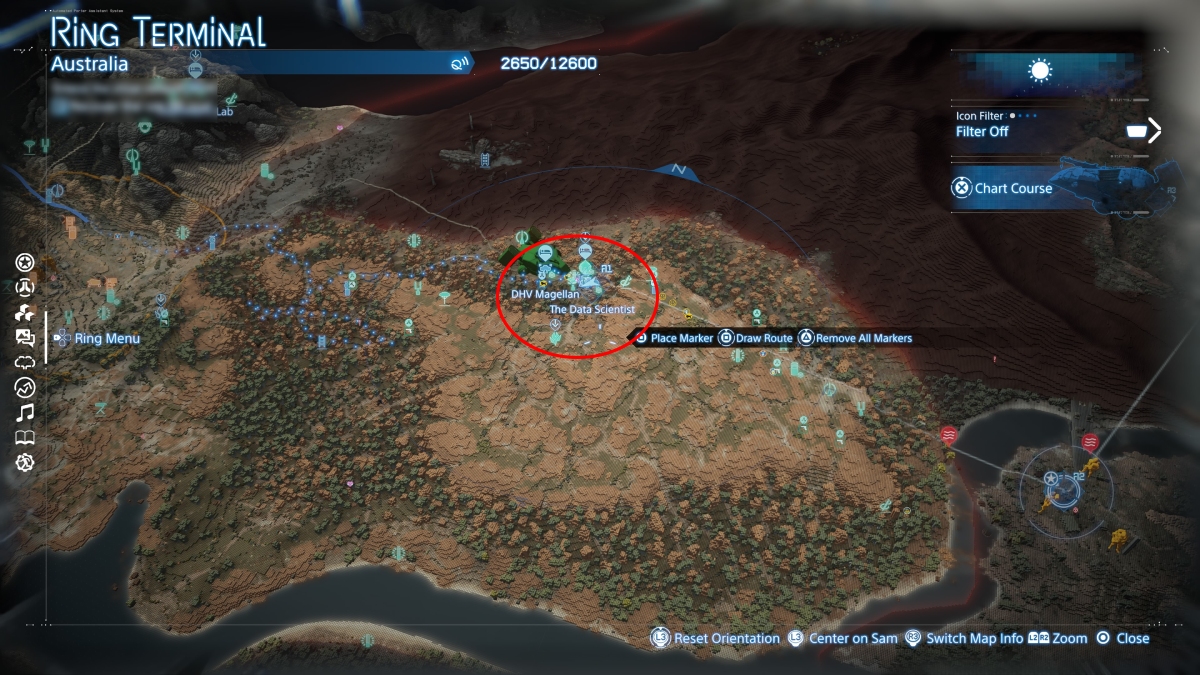The height and width of the screenshot is (675, 1200).
Task: Select the picture and chat sidebar icon
Action: point(26,338)
